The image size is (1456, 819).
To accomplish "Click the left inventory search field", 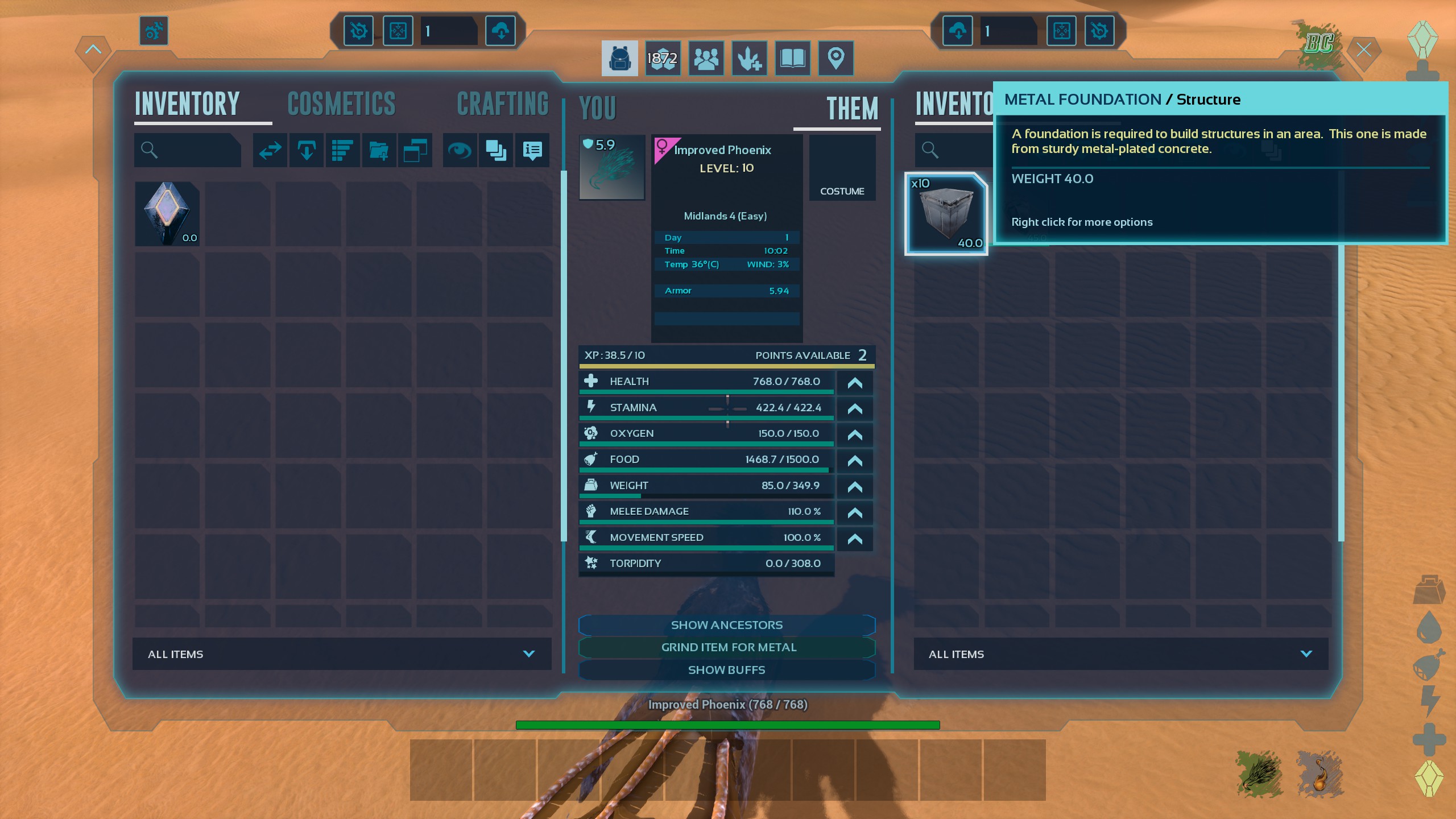I will click(x=188, y=150).
